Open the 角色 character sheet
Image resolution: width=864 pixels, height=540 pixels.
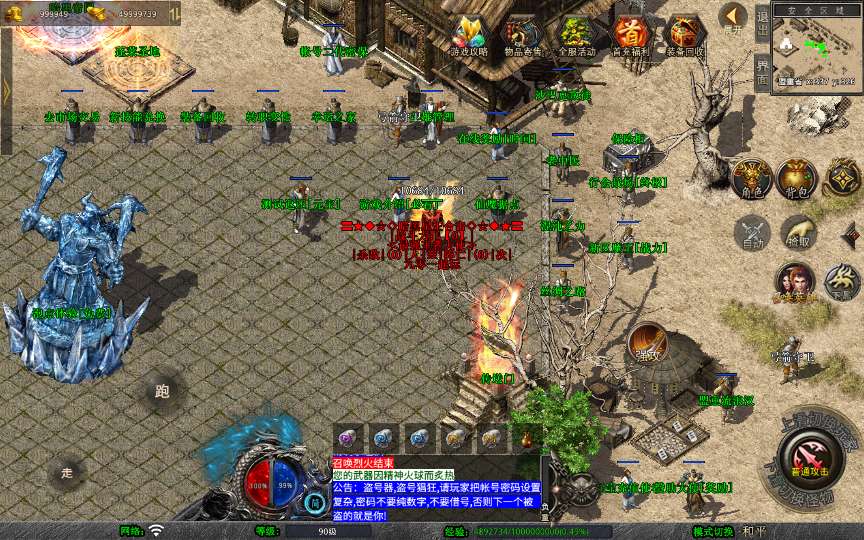pyautogui.click(x=751, y=178)
